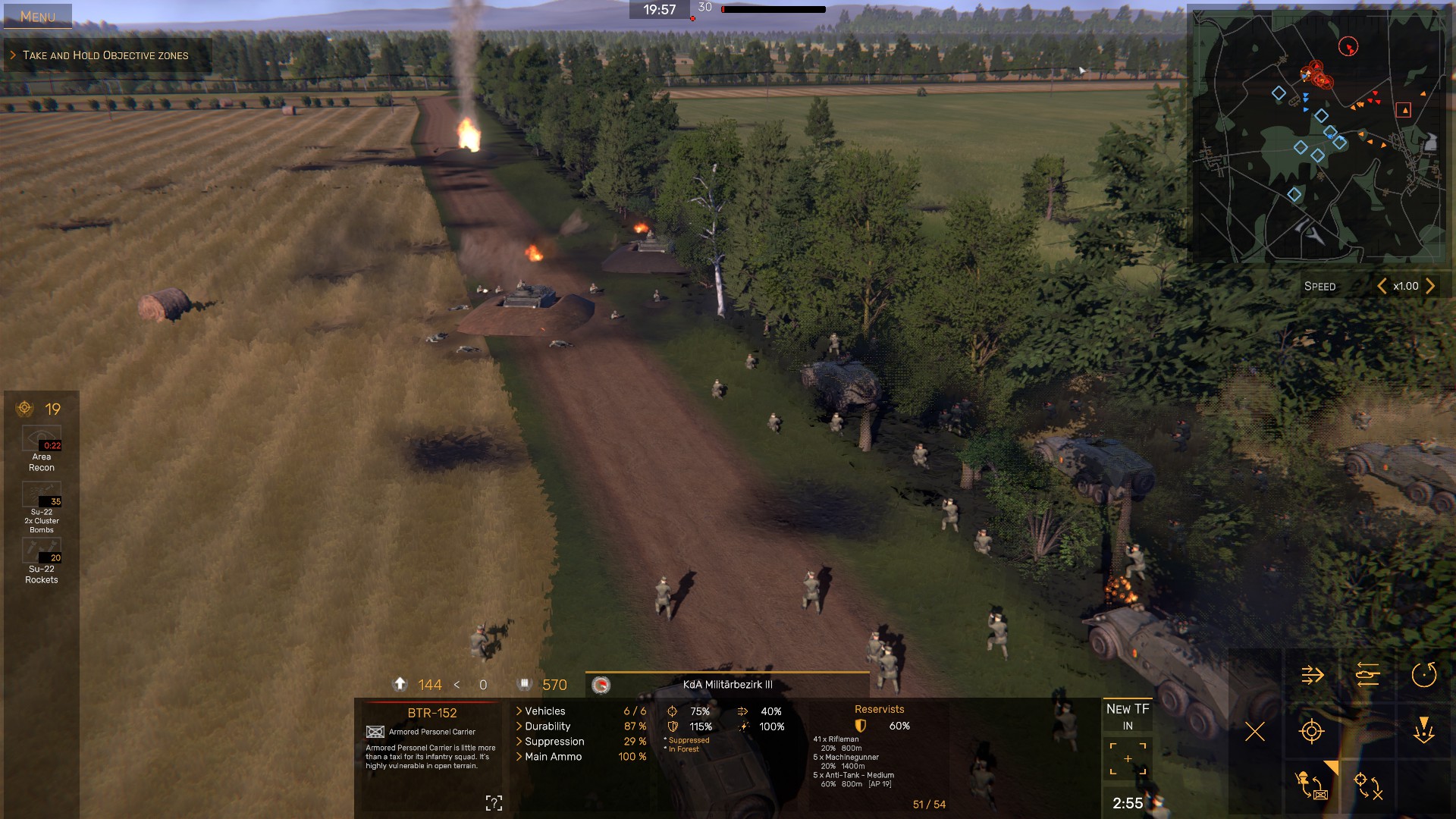Select the crosshair attack target order
The width and height of the screenshot is (1456, 819).
click(1312, 732)
